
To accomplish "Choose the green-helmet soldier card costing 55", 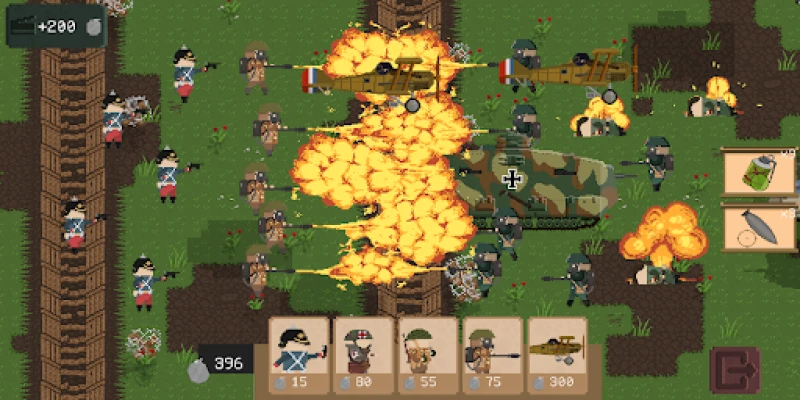I will point(427,357).
